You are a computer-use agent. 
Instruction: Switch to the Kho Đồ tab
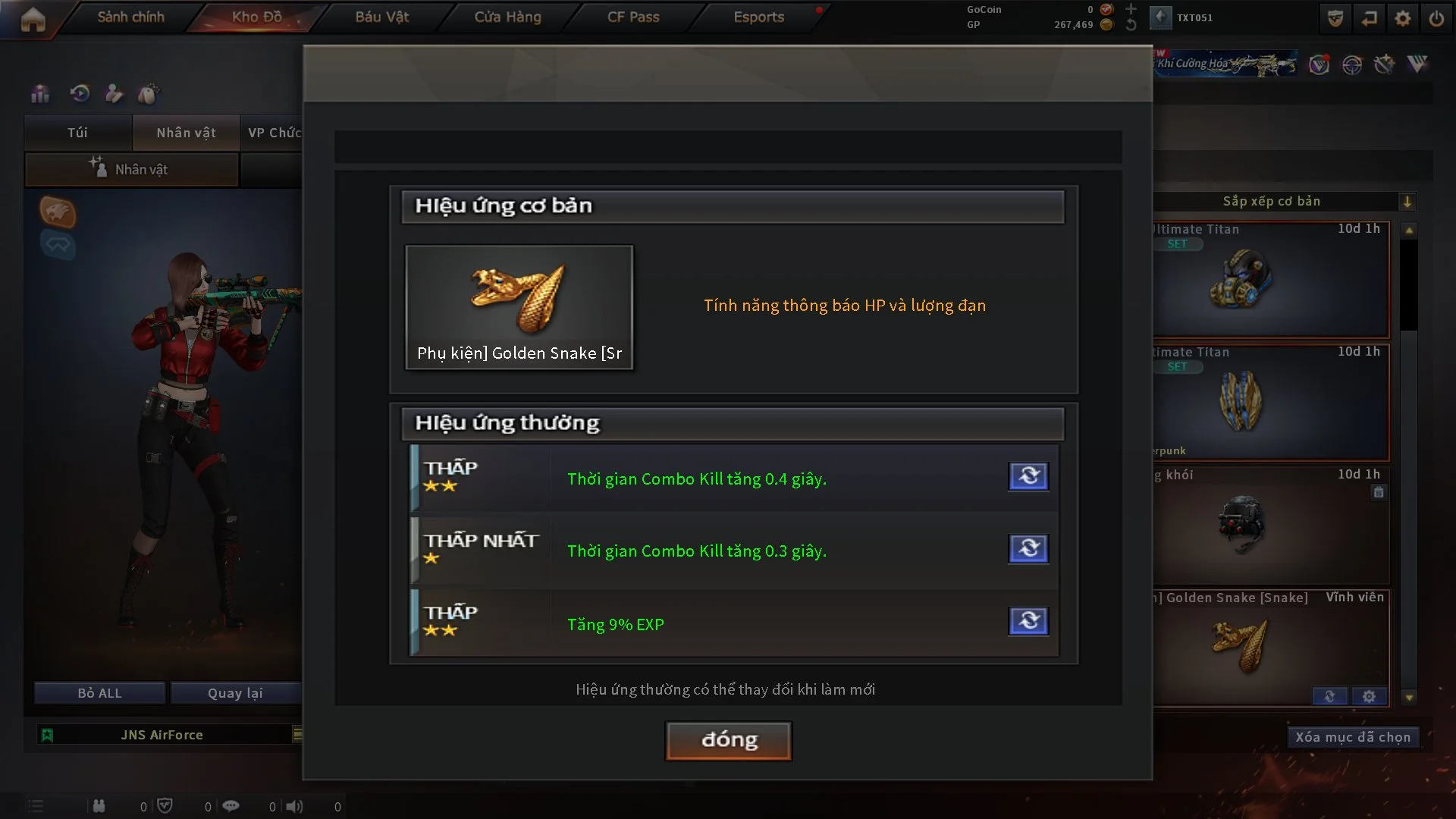coord(256,17)
